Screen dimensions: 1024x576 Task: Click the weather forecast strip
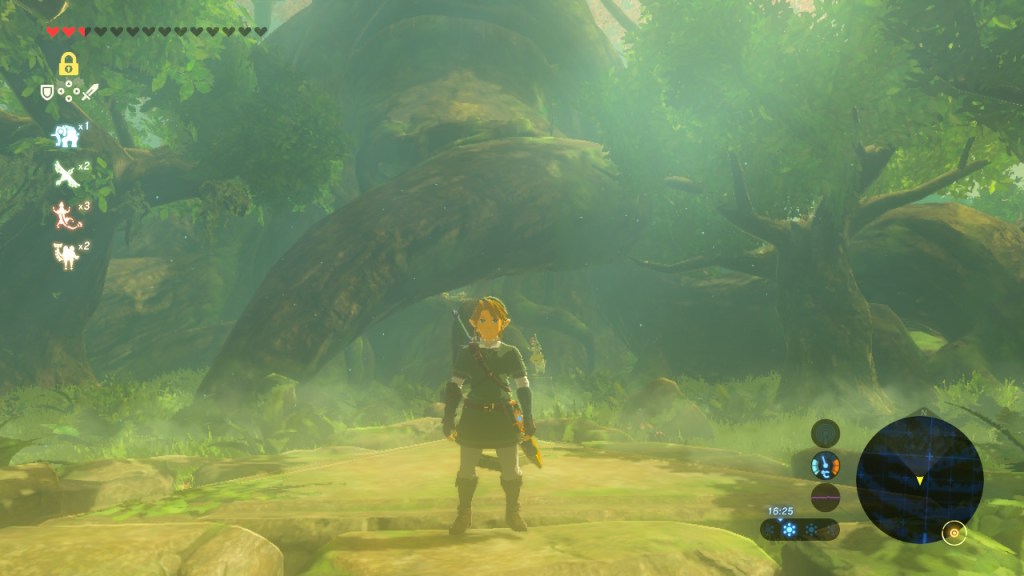click(x=798, y=529)
